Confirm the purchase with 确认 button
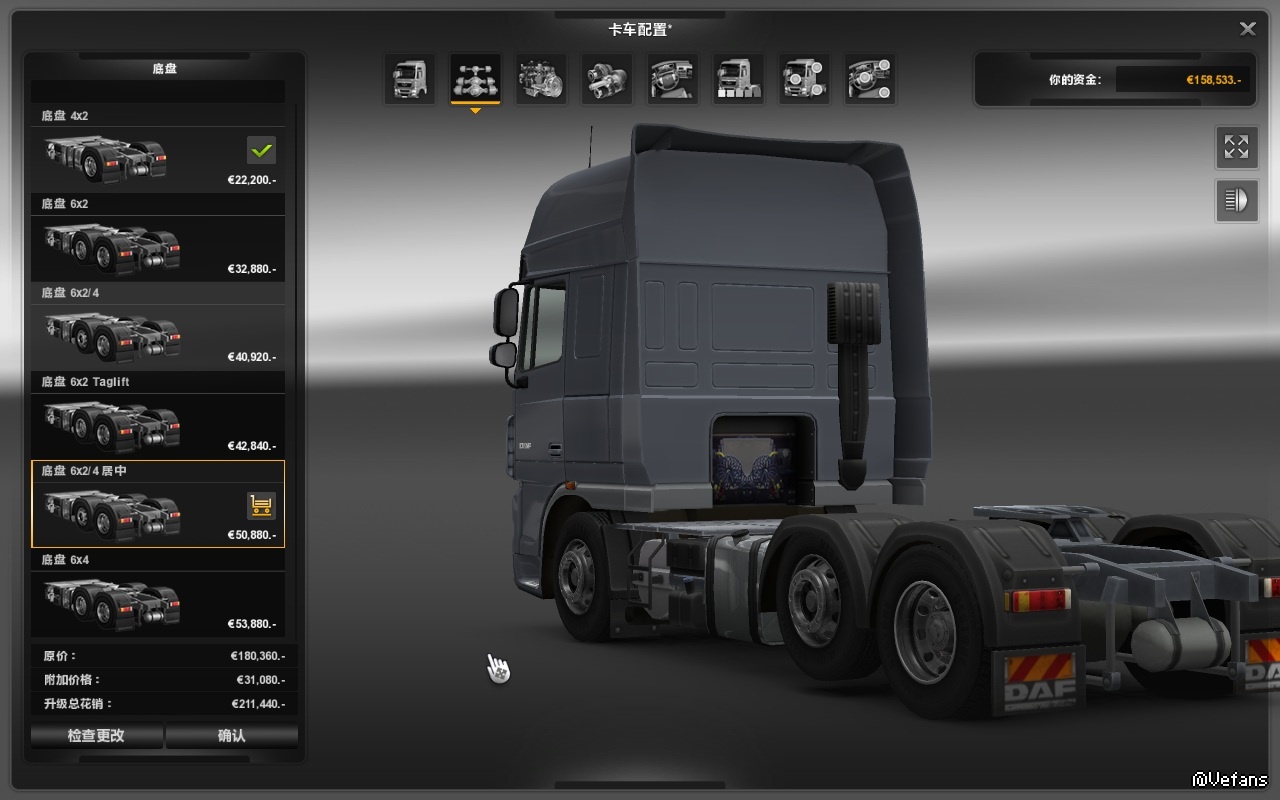Screen dimensions: 1280x800 232,736
